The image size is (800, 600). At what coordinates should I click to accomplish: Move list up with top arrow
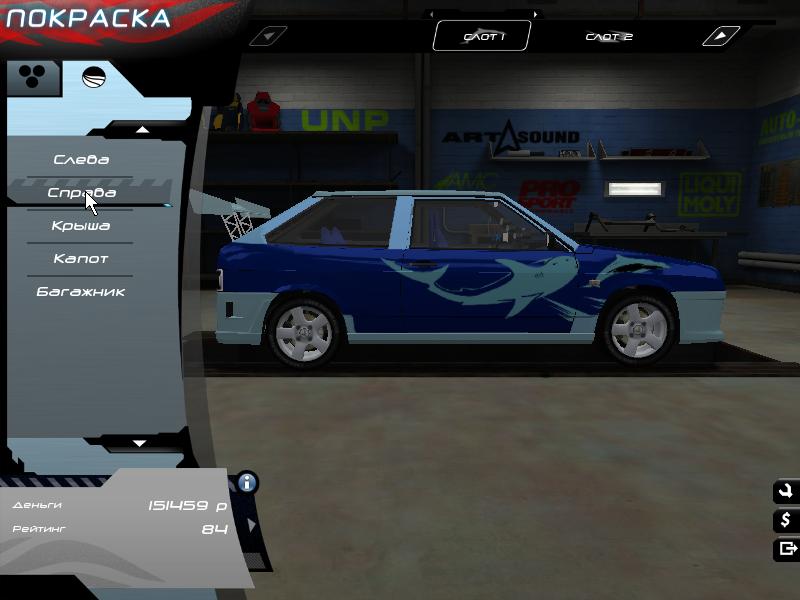point(142,129)
